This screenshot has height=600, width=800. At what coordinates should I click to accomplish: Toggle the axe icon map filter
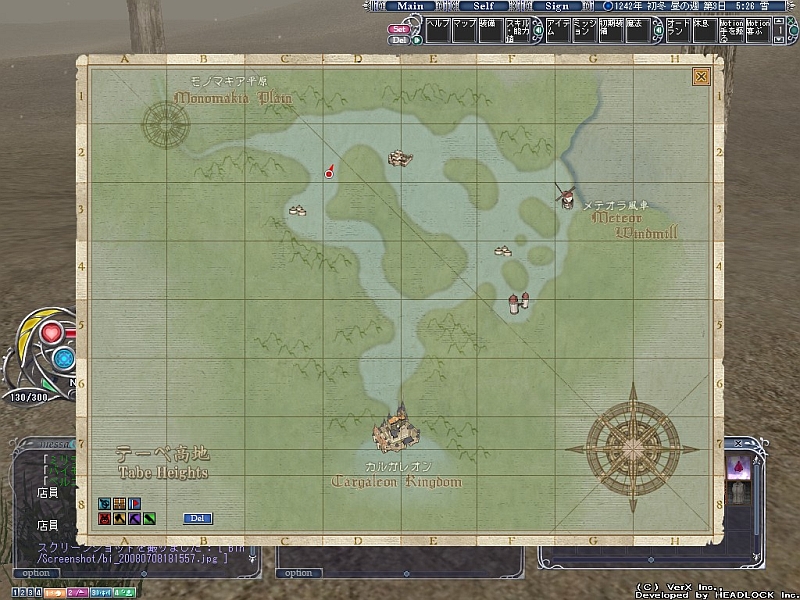[x=119, y=519]
